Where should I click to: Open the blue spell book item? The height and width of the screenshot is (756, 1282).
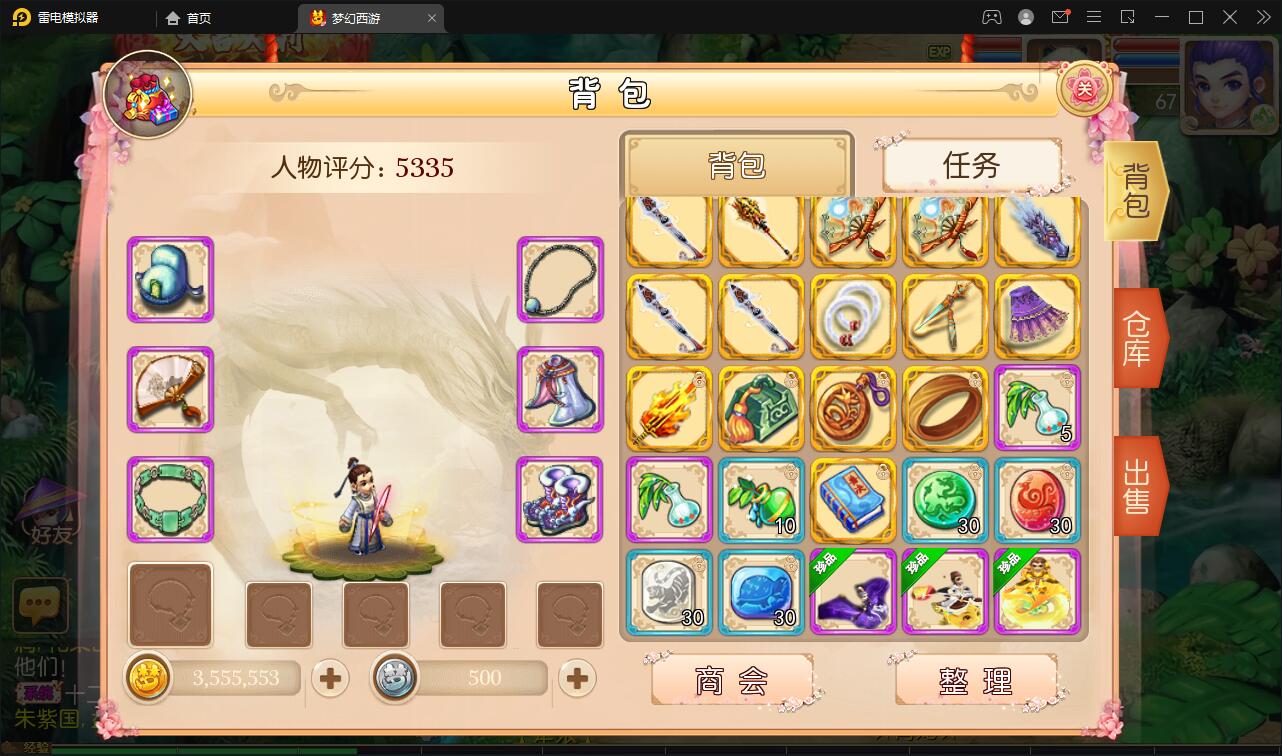(x=852, y=500)
